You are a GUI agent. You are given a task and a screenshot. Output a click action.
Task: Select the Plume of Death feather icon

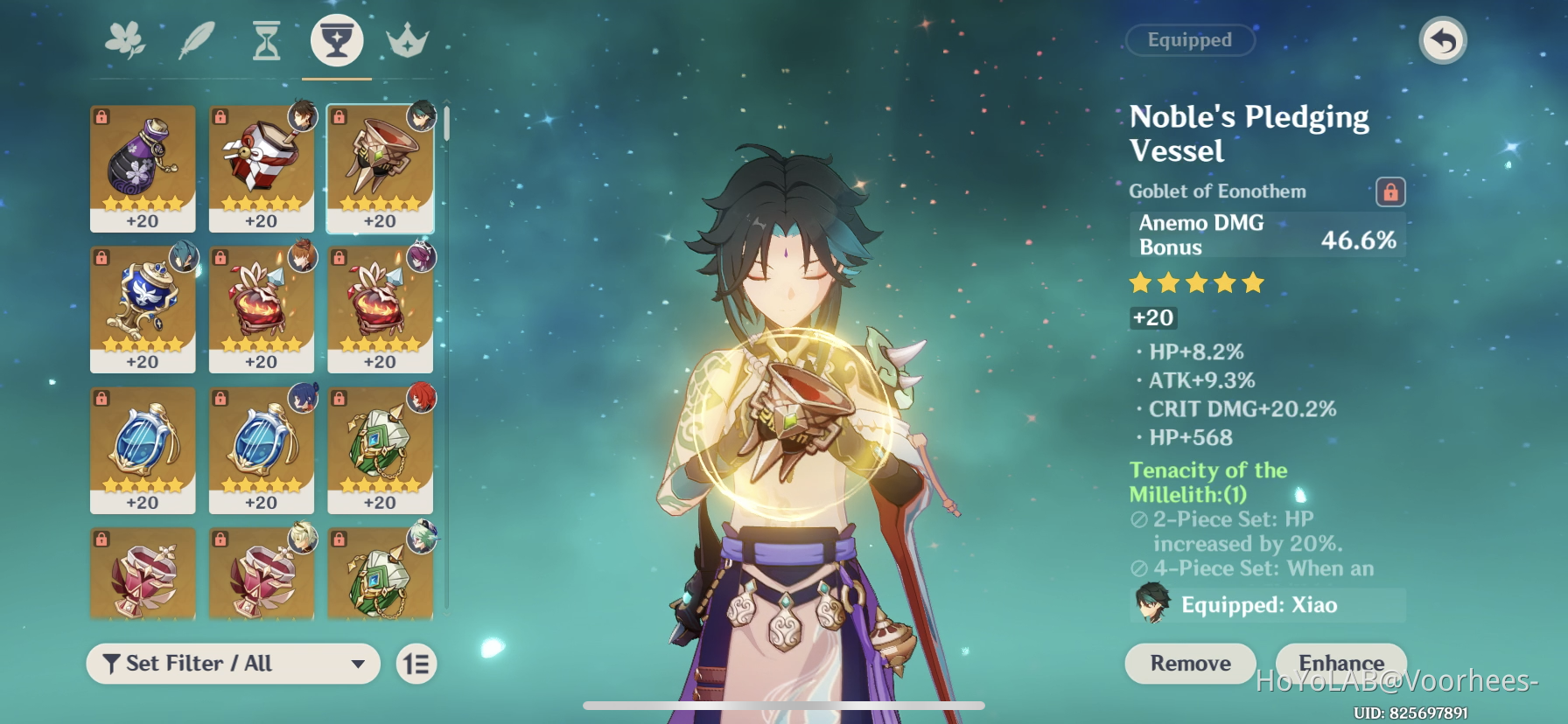tap(196, 39)
